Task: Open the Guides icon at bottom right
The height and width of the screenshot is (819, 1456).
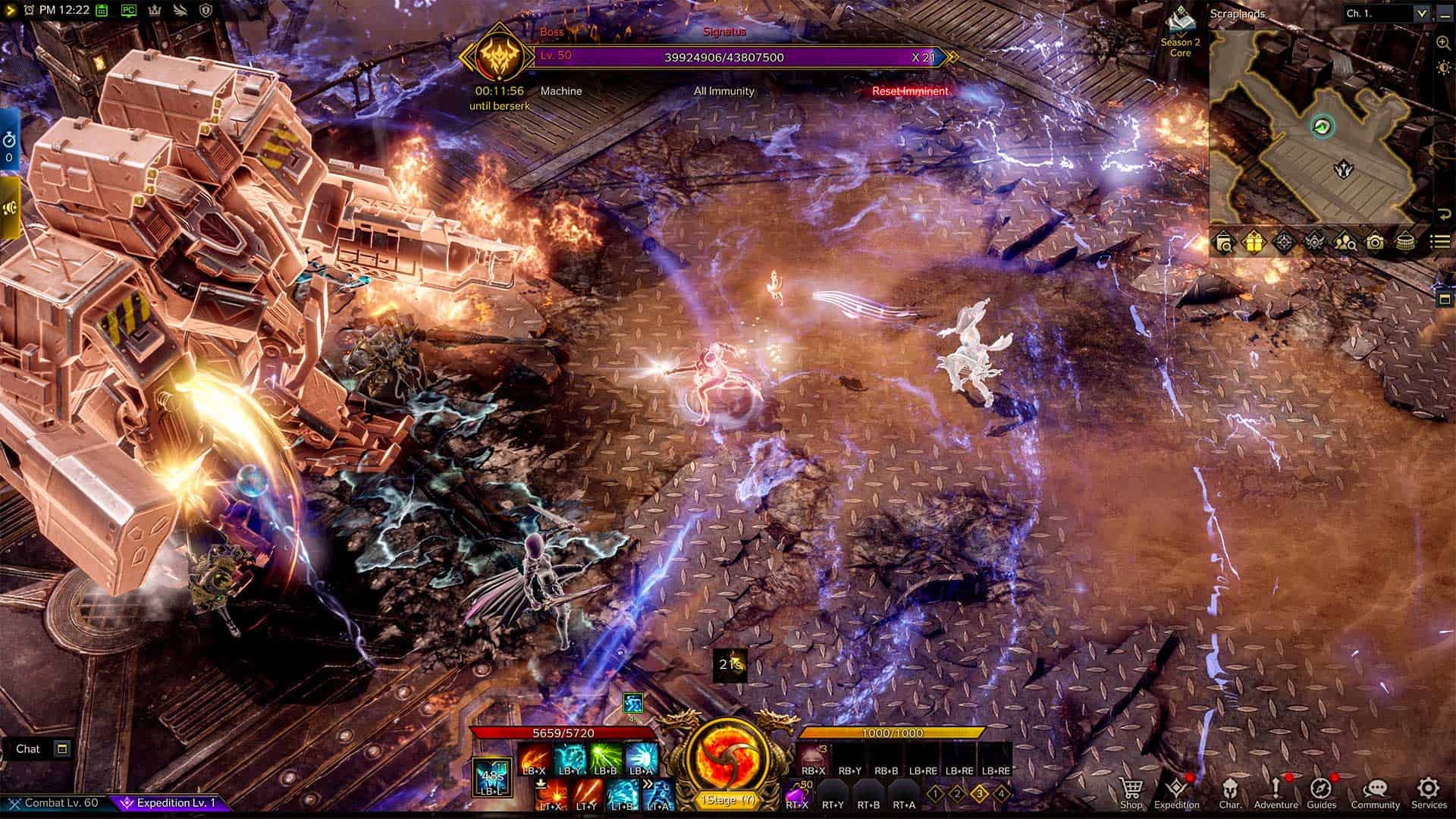Action: [x=1322, y=789]
